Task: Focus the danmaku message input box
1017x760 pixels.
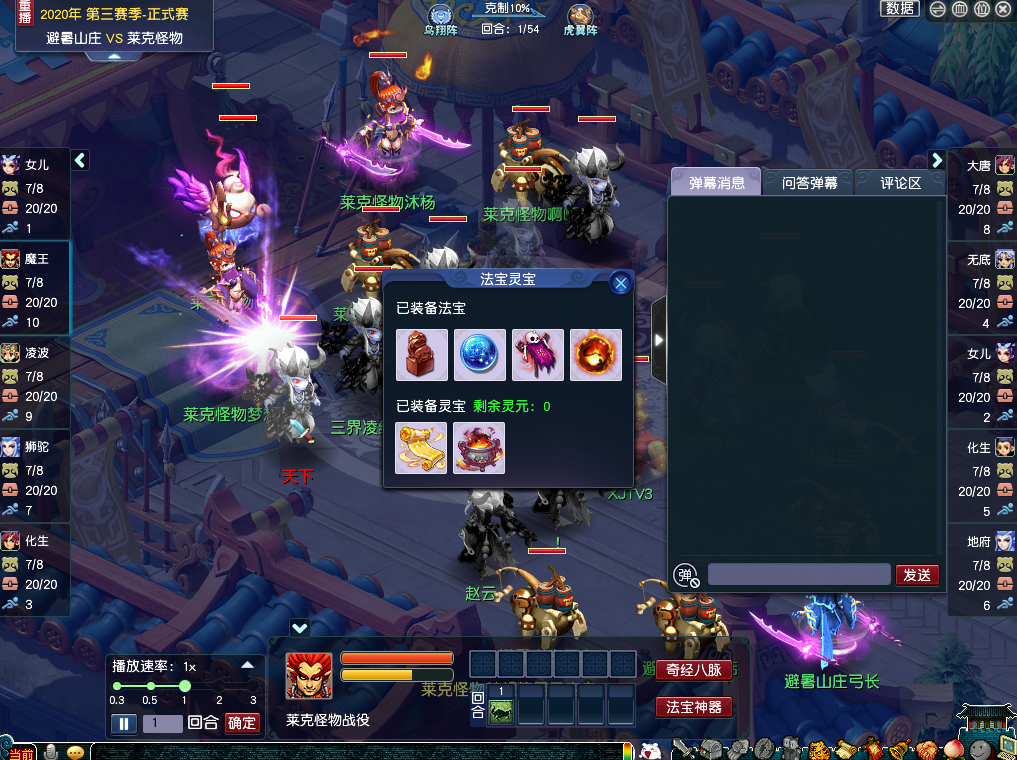Action: click(798, 574)
